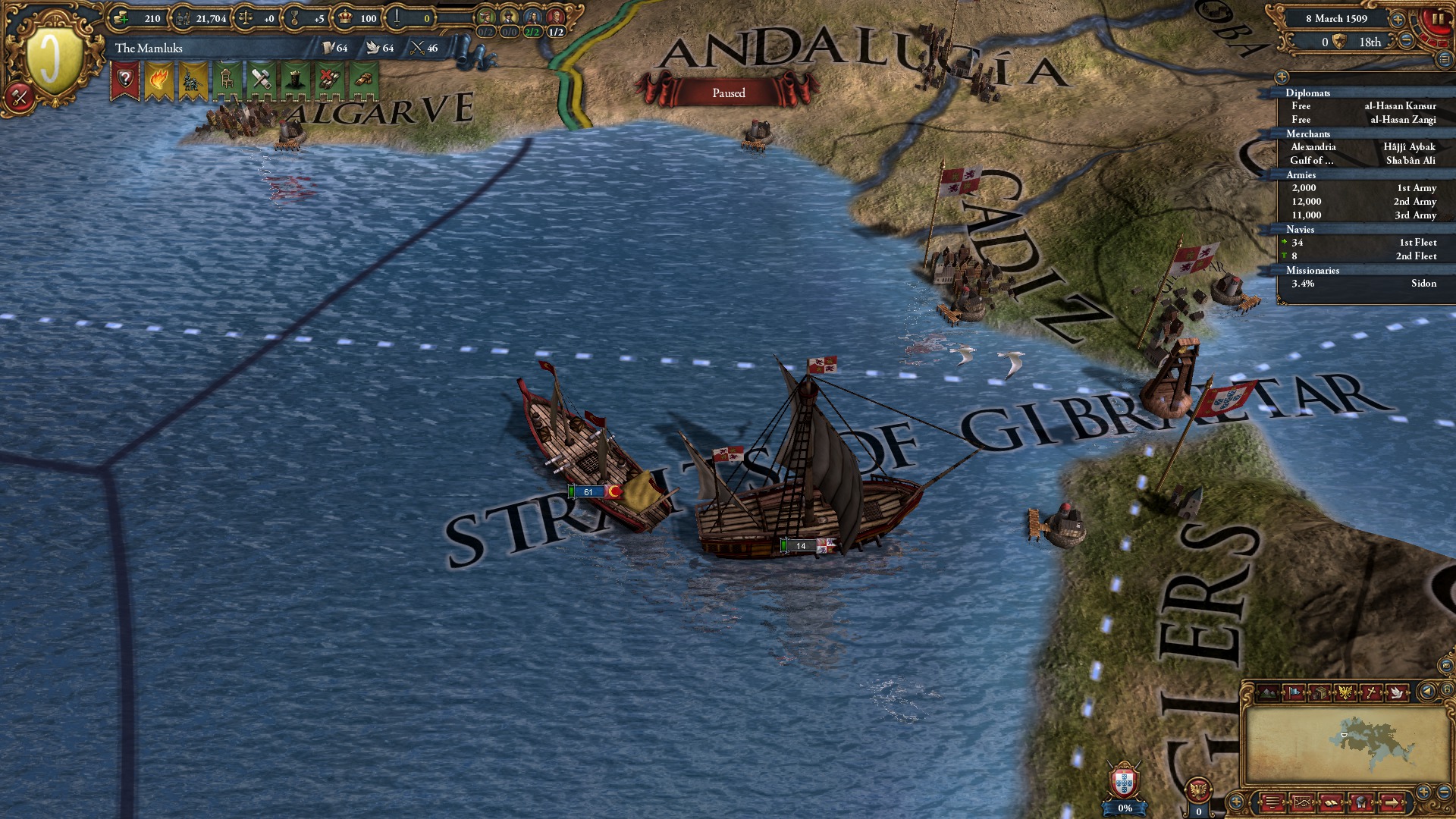
Task: Unpause the game with the pause button
Action: pyautogui.click(x=1438, y=18)
